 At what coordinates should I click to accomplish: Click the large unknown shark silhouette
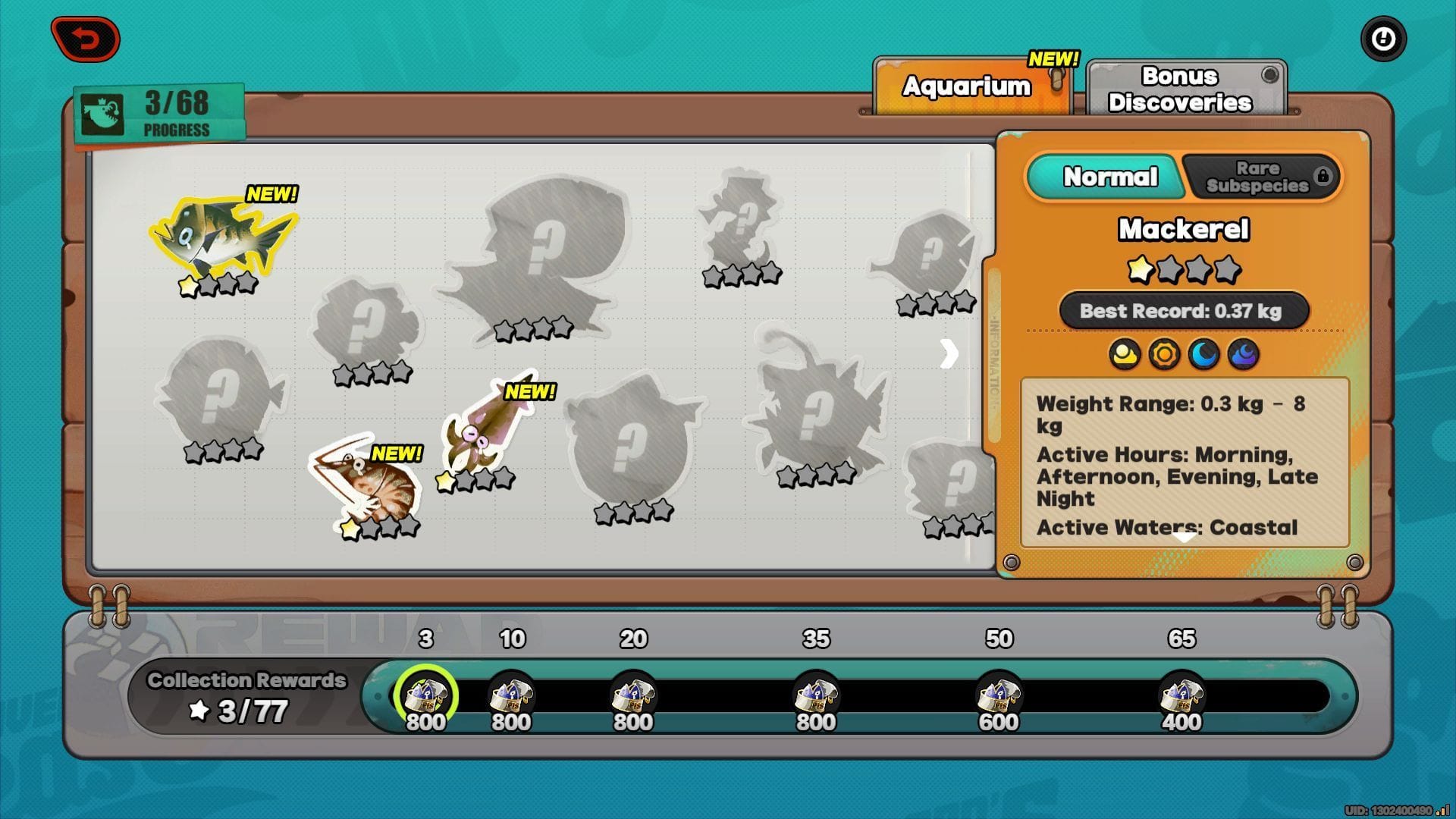click(538, 250)
